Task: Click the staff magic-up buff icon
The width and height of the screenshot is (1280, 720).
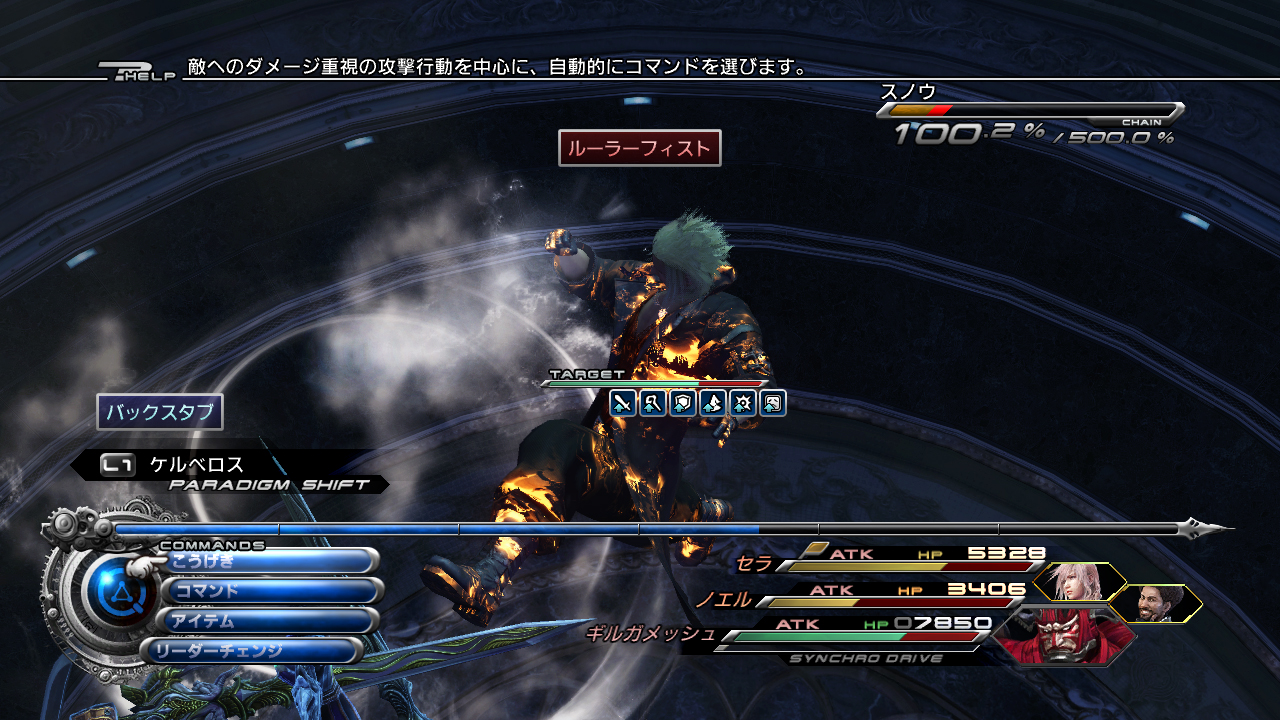Action: 653,403
